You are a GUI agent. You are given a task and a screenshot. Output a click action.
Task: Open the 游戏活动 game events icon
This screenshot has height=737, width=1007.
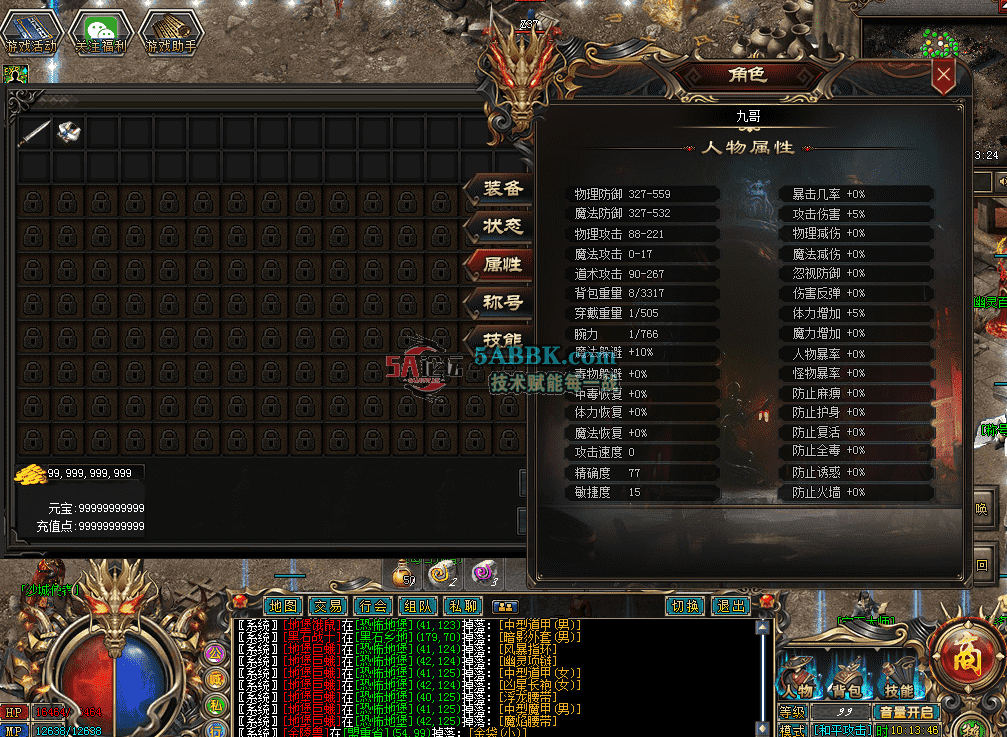pos(31,31)
